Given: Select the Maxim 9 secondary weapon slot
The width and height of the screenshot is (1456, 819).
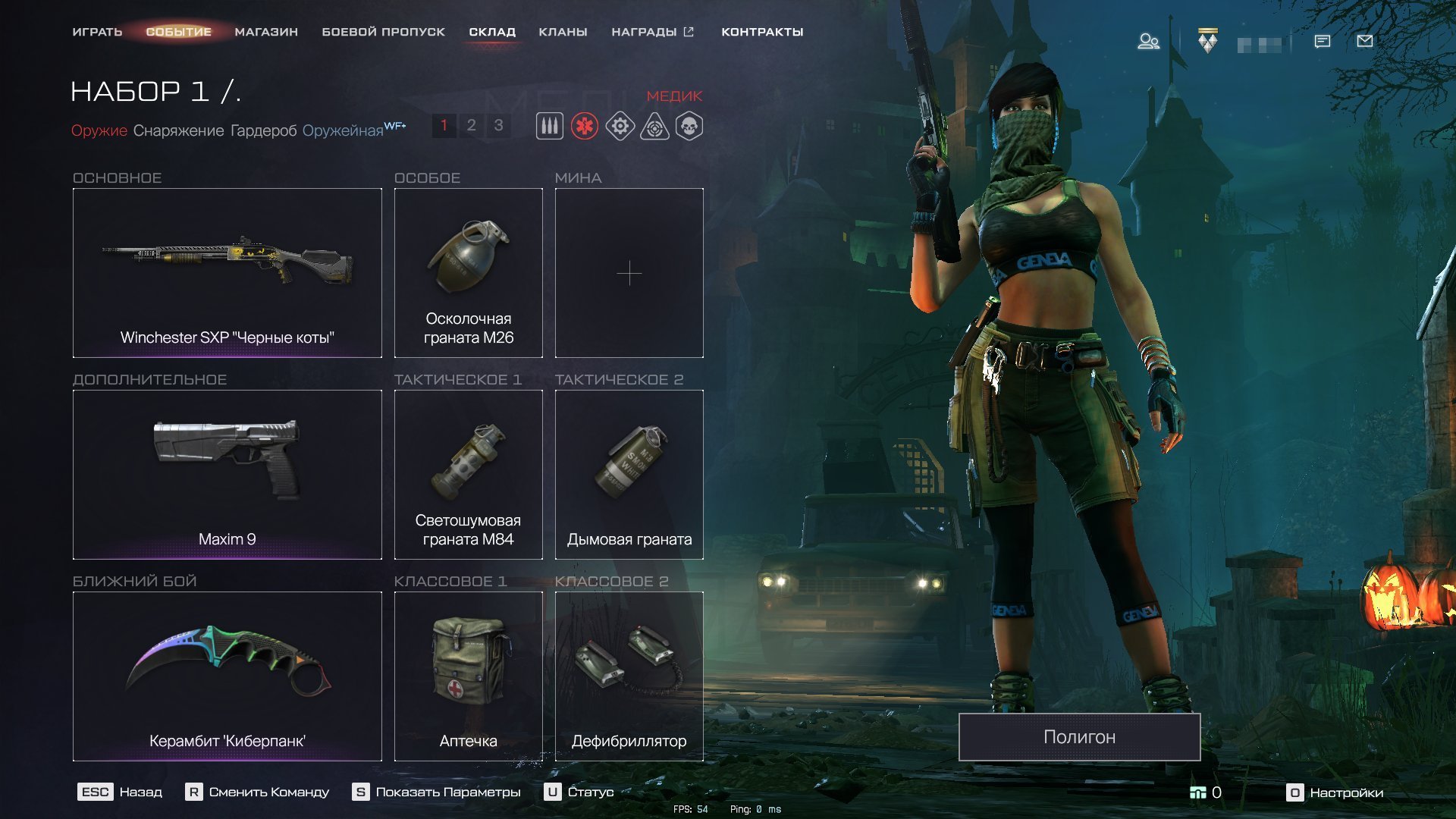Looking at the screenshot, I should tap(227, 475).
